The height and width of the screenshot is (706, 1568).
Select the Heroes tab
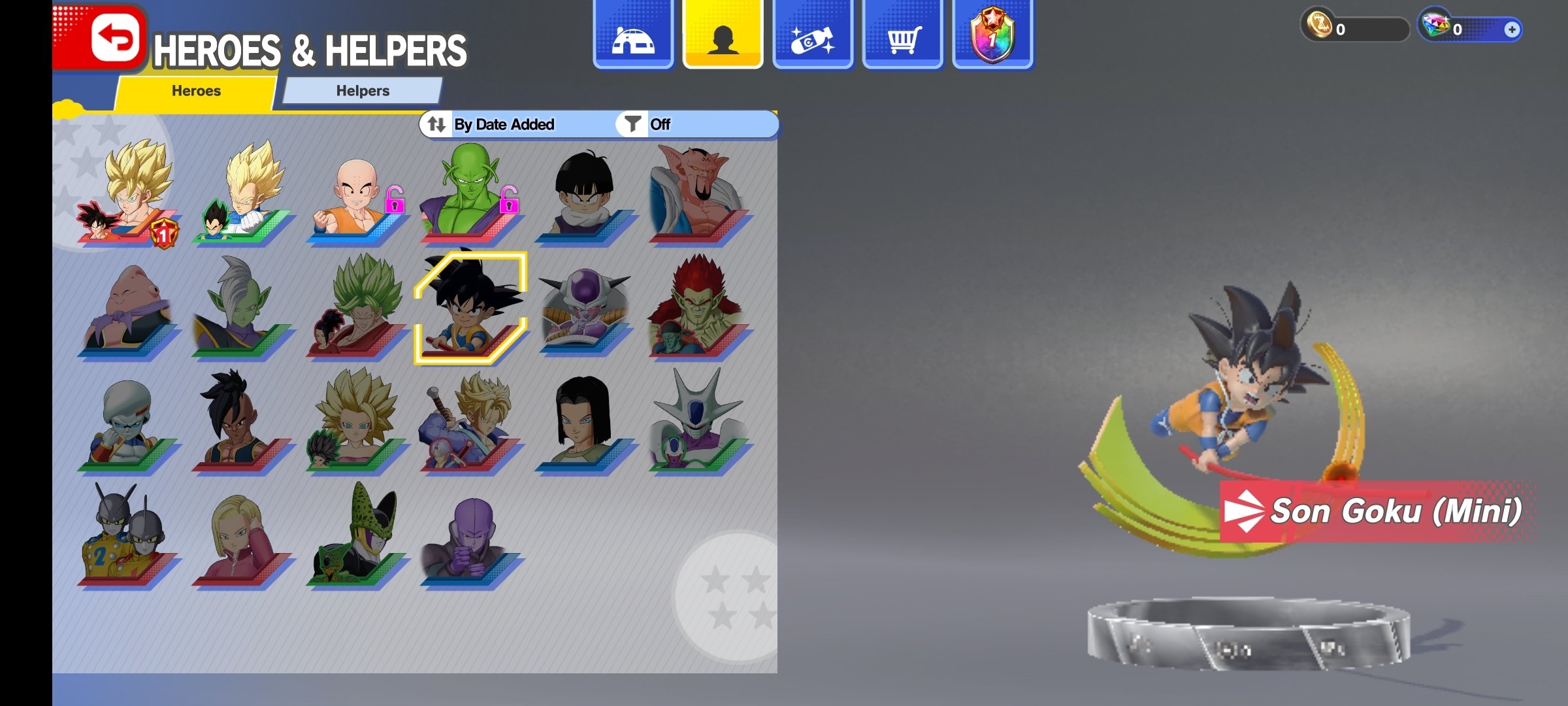pos(196,91)
